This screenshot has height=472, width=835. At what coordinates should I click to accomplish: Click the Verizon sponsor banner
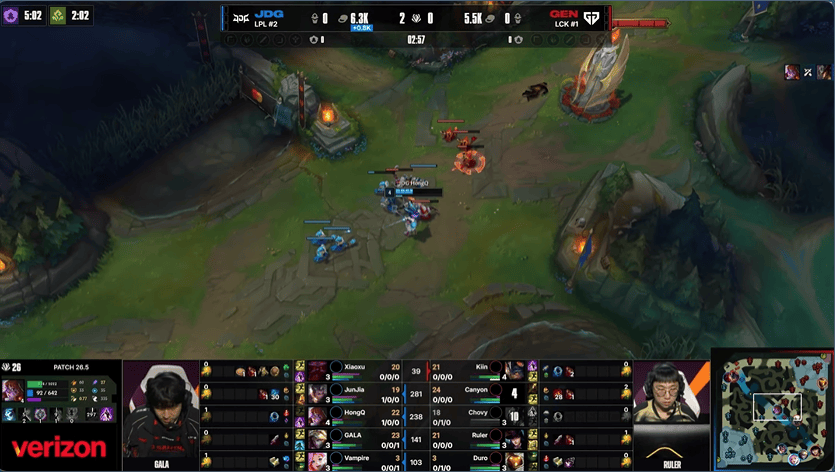coord(58,447)
